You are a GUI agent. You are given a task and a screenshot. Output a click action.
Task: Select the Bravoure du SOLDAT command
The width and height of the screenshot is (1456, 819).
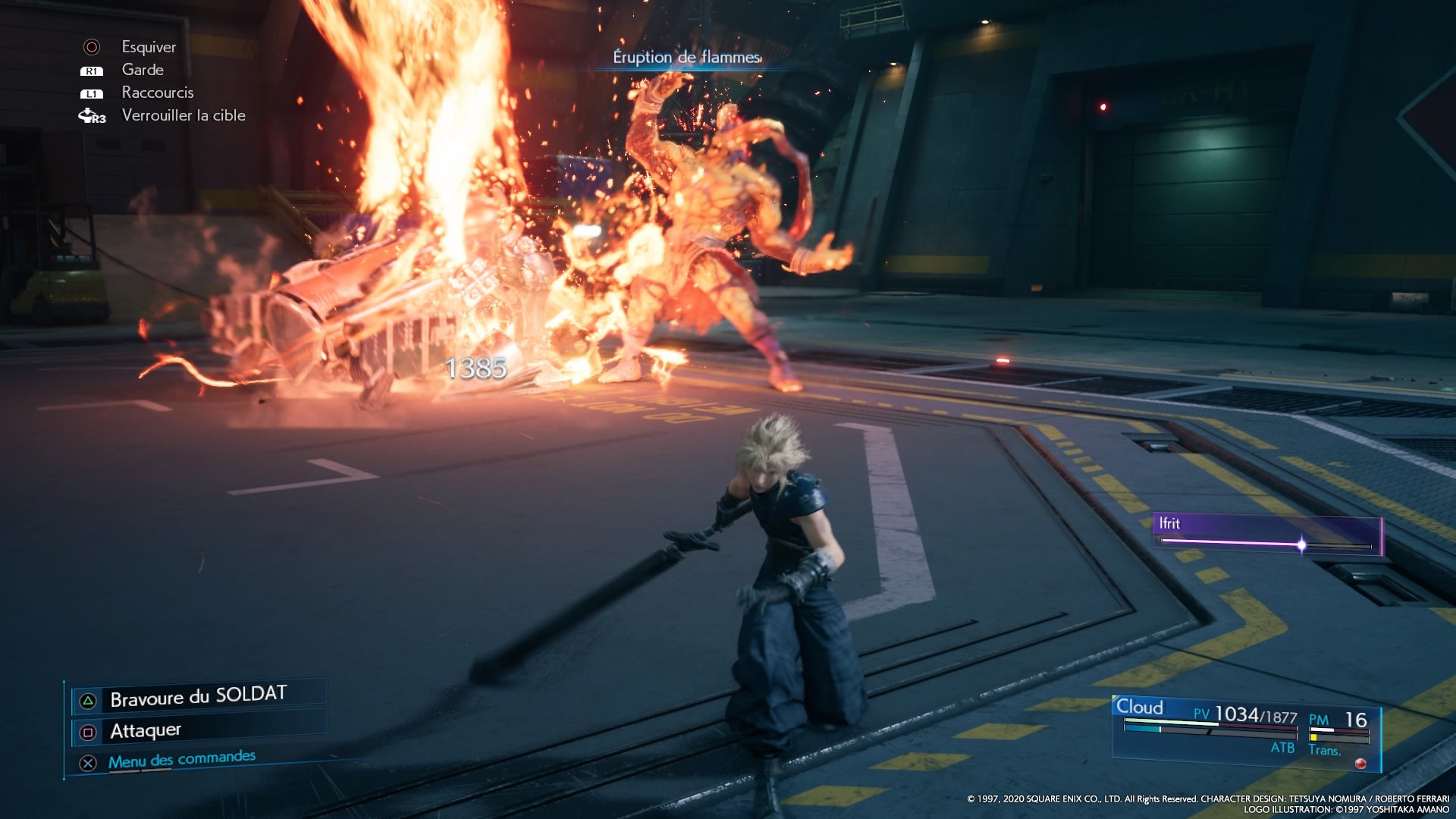click(x=198, y=697)
